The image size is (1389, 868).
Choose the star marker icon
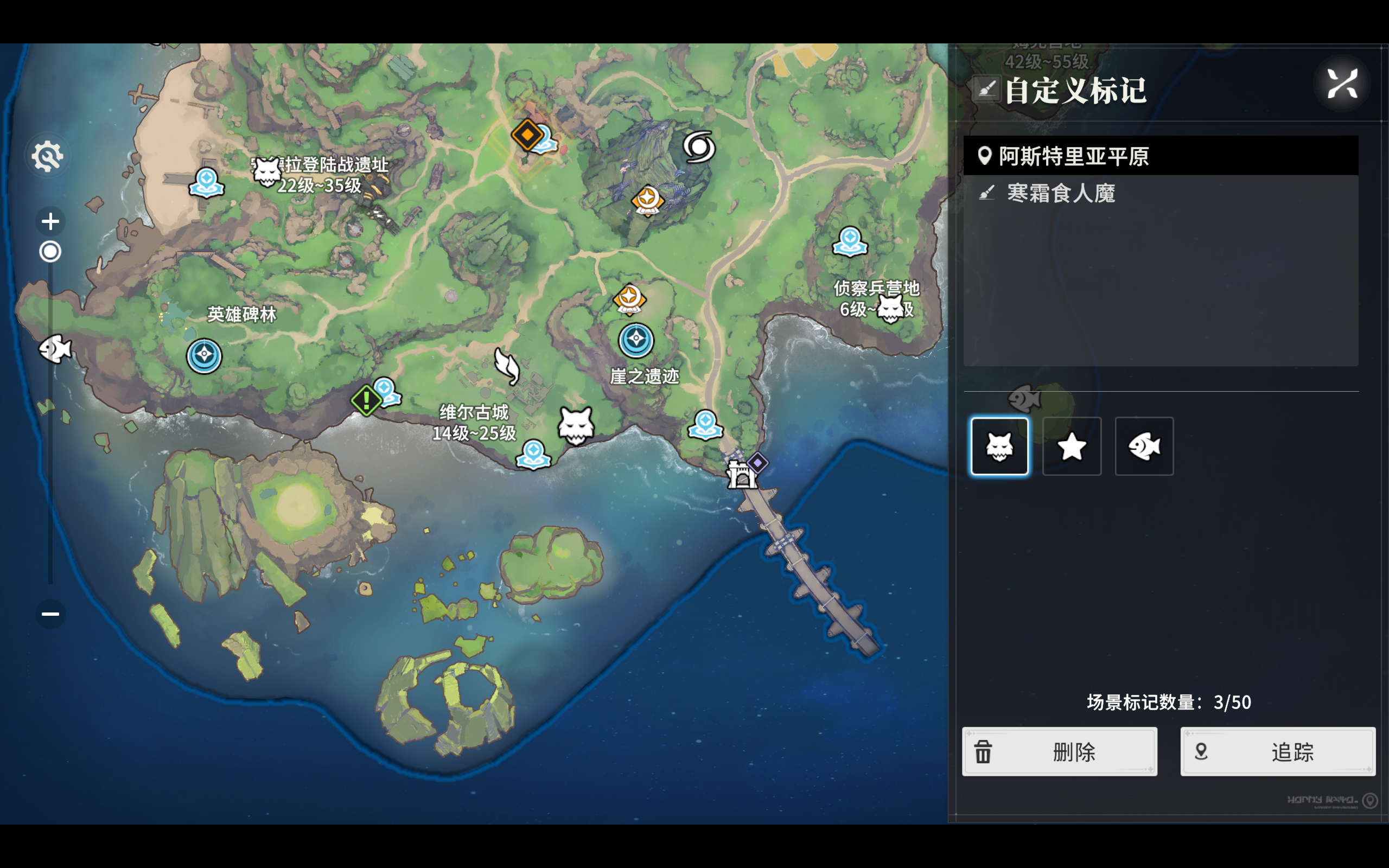1072,446
